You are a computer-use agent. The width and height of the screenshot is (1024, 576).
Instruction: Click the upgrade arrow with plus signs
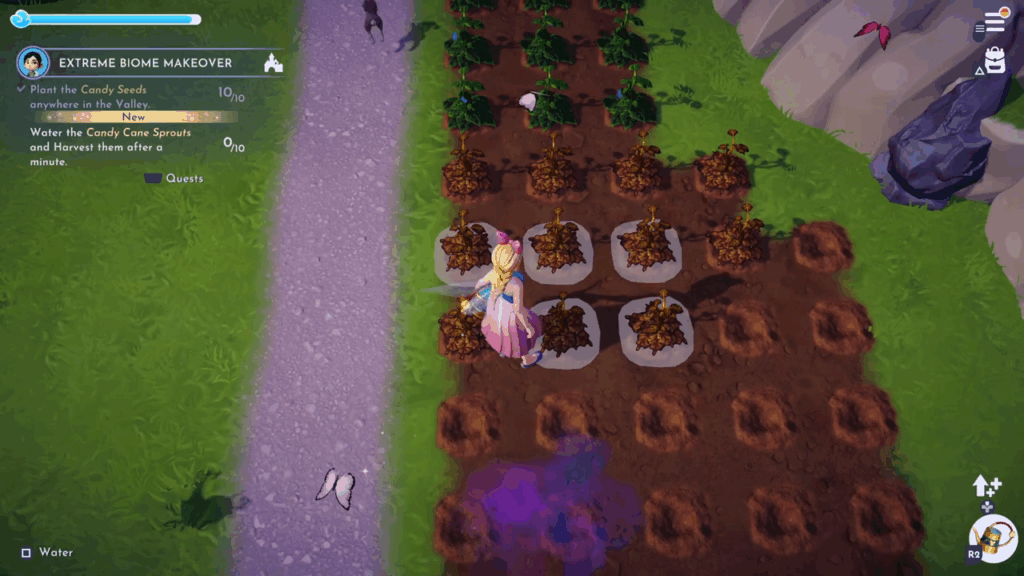[x=987, y=487]
